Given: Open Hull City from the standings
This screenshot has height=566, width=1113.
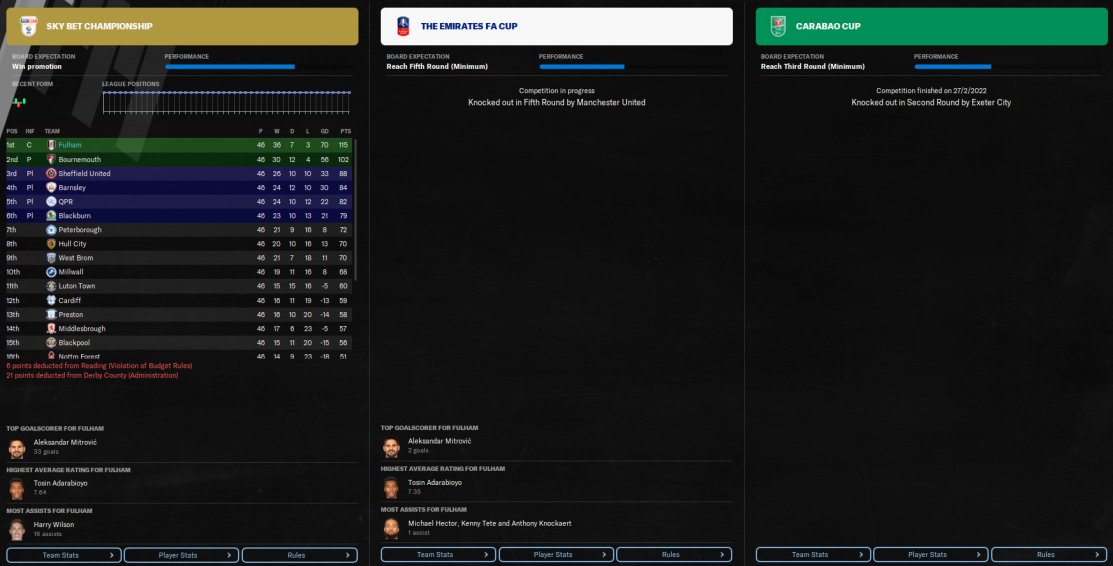Looking at the screenshot, I should (72, 244).
